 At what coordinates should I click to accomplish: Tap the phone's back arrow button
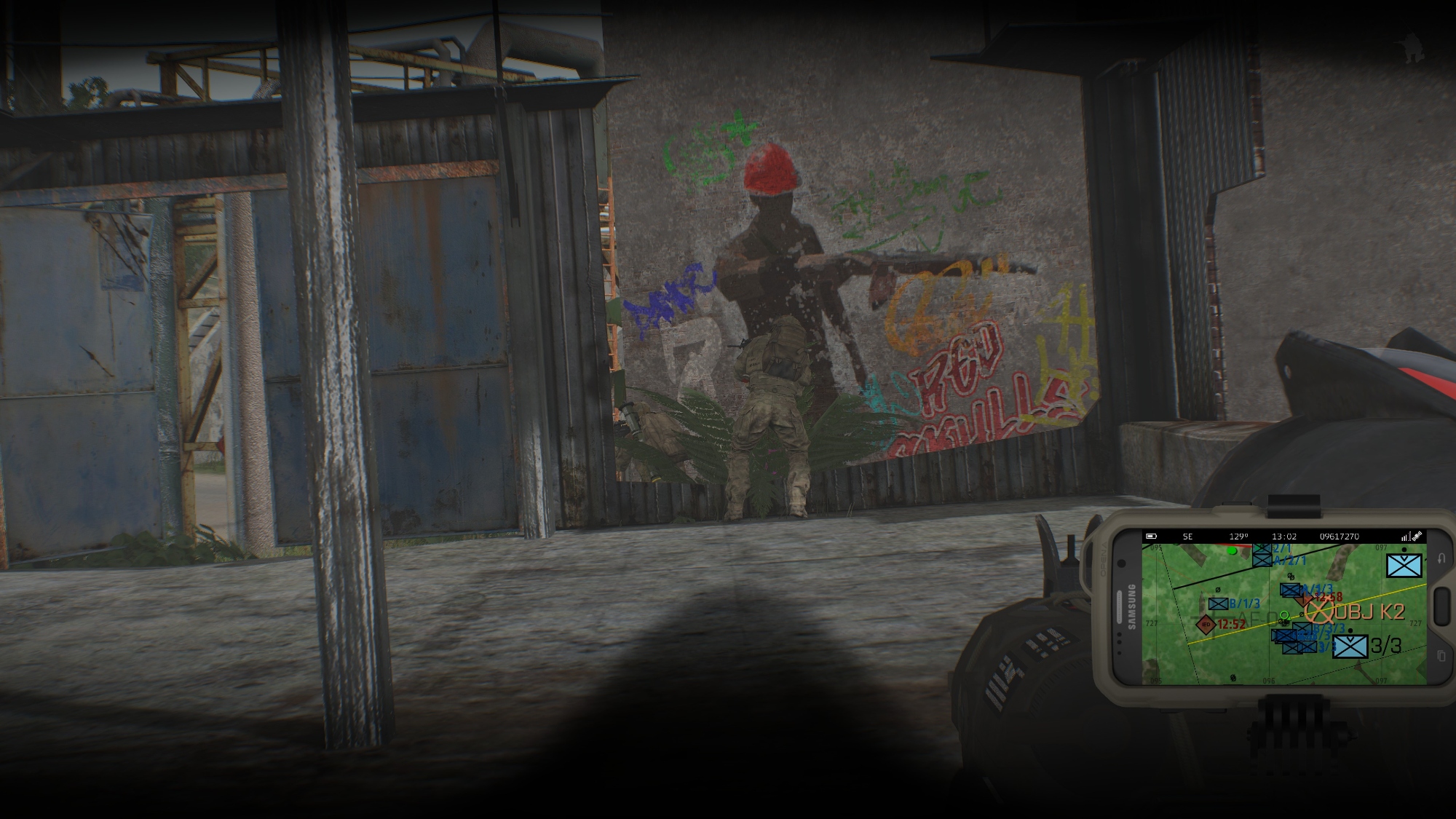(x=1440, y=558)
